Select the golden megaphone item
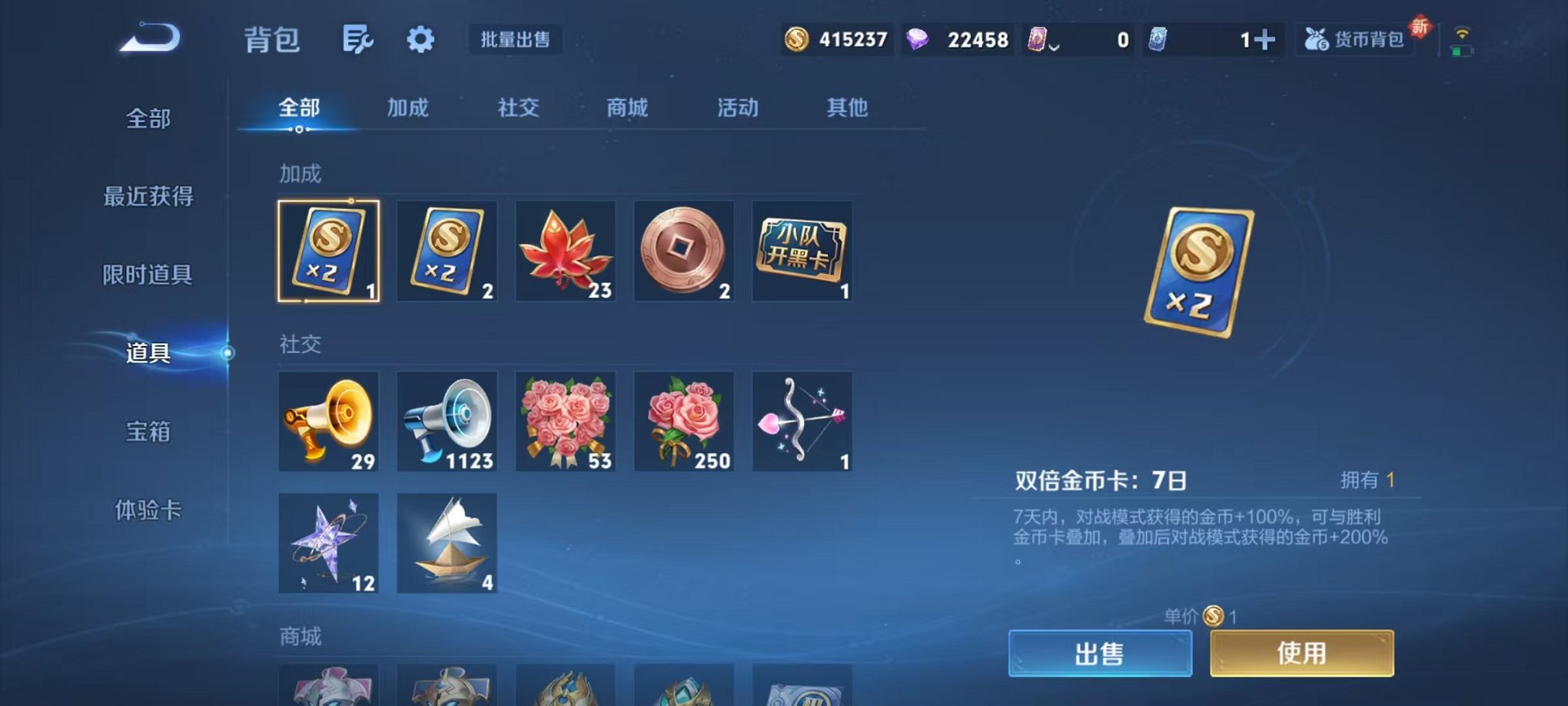This screenshot has width=1568, height=706. (328, 421)
